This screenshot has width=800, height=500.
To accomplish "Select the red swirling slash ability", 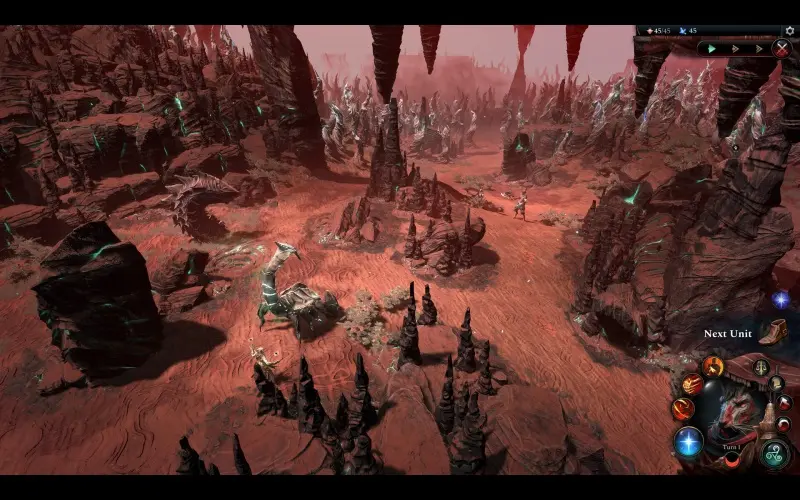I will 684,408.
